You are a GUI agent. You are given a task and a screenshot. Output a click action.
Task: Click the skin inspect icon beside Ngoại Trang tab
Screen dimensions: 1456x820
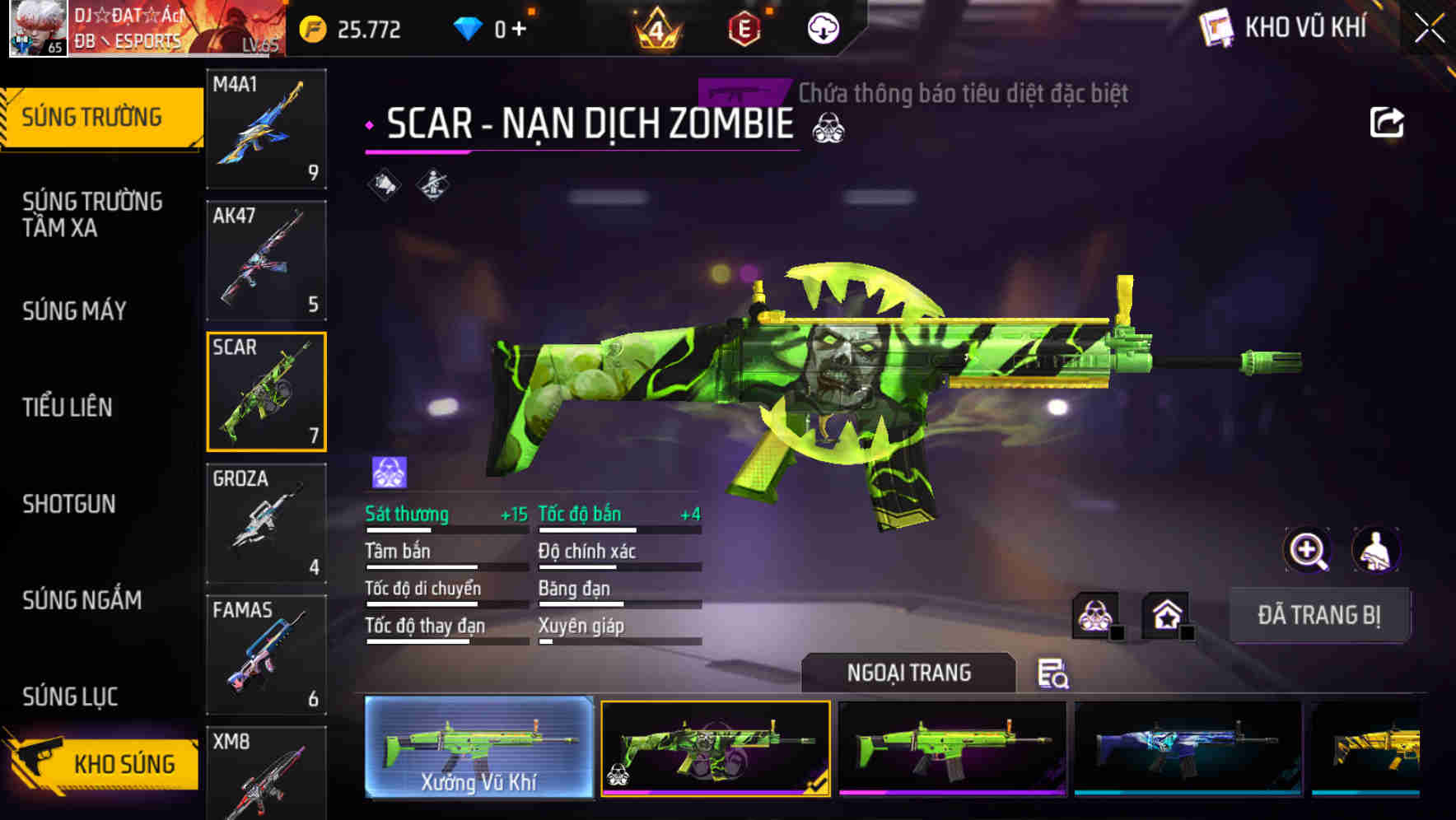tap(1053, 673)
